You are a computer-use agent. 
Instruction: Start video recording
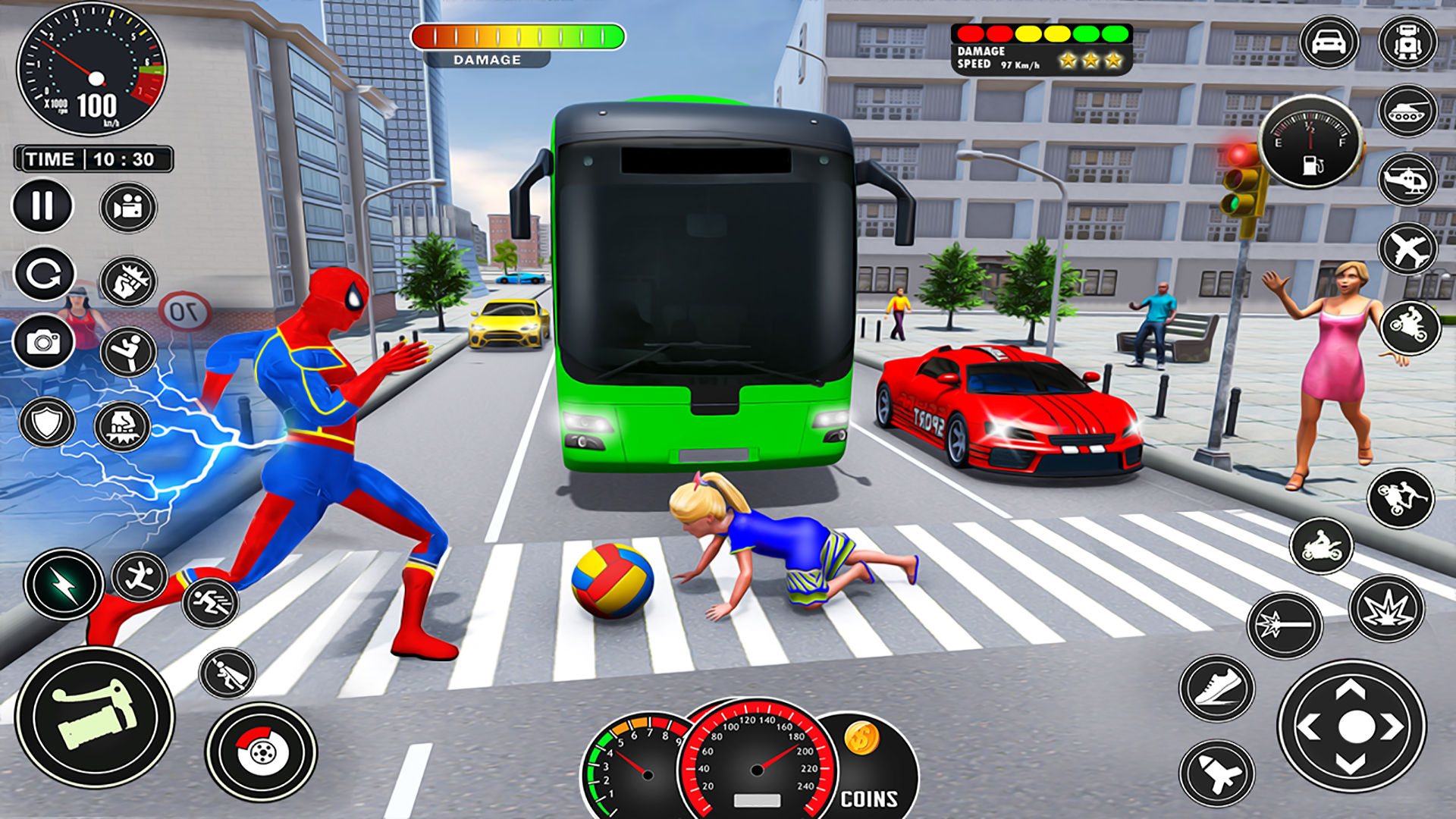click(127, 206)
